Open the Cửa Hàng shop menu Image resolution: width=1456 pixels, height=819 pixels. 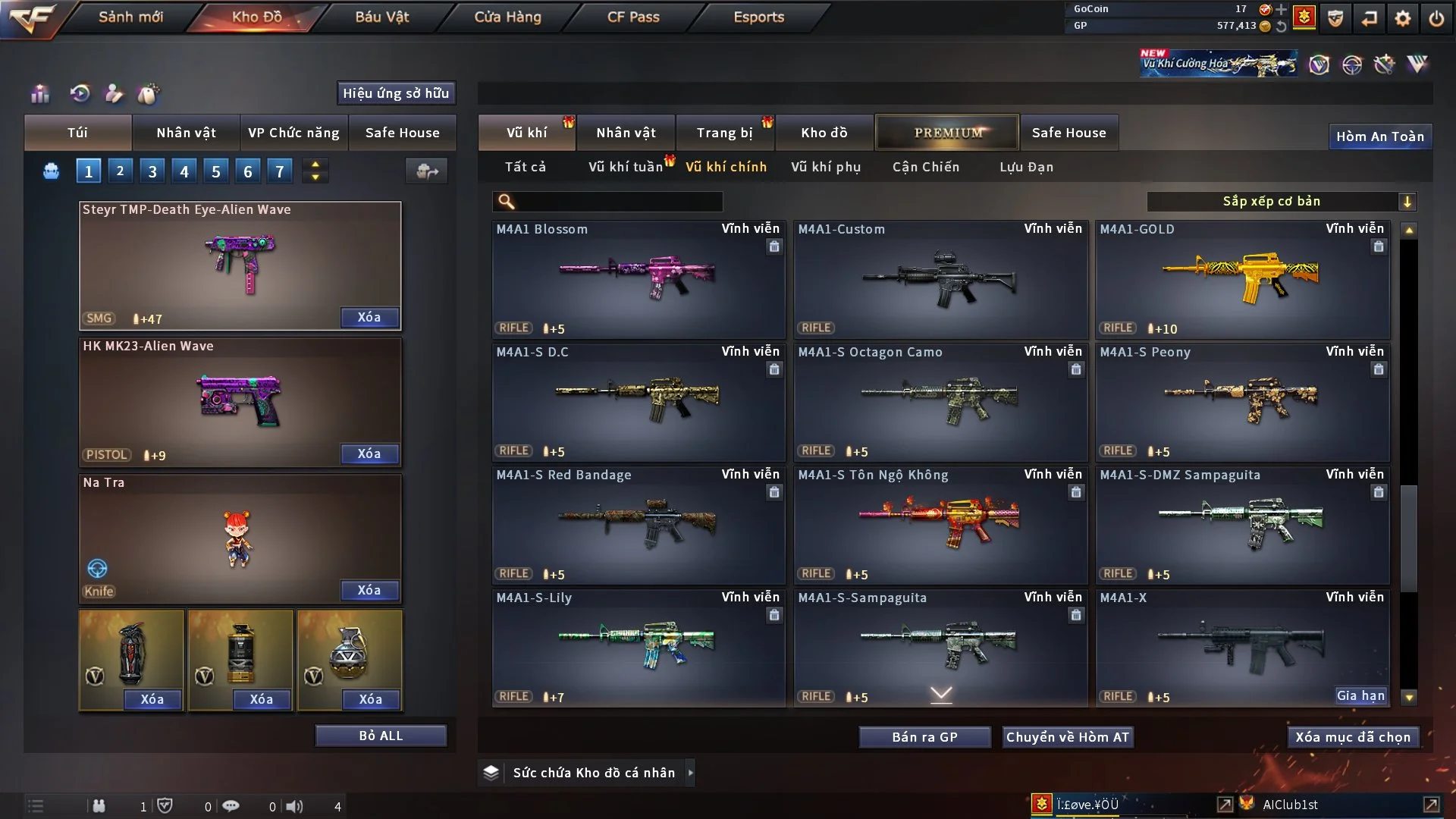tap(507, 17)
